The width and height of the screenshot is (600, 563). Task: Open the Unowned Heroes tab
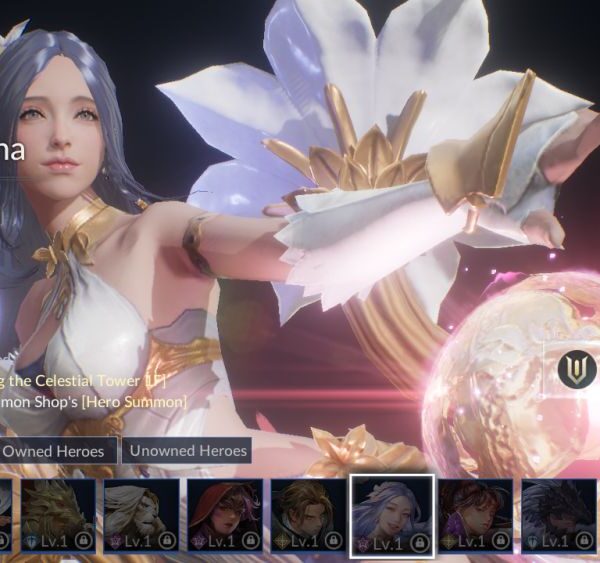pos(188,451)
